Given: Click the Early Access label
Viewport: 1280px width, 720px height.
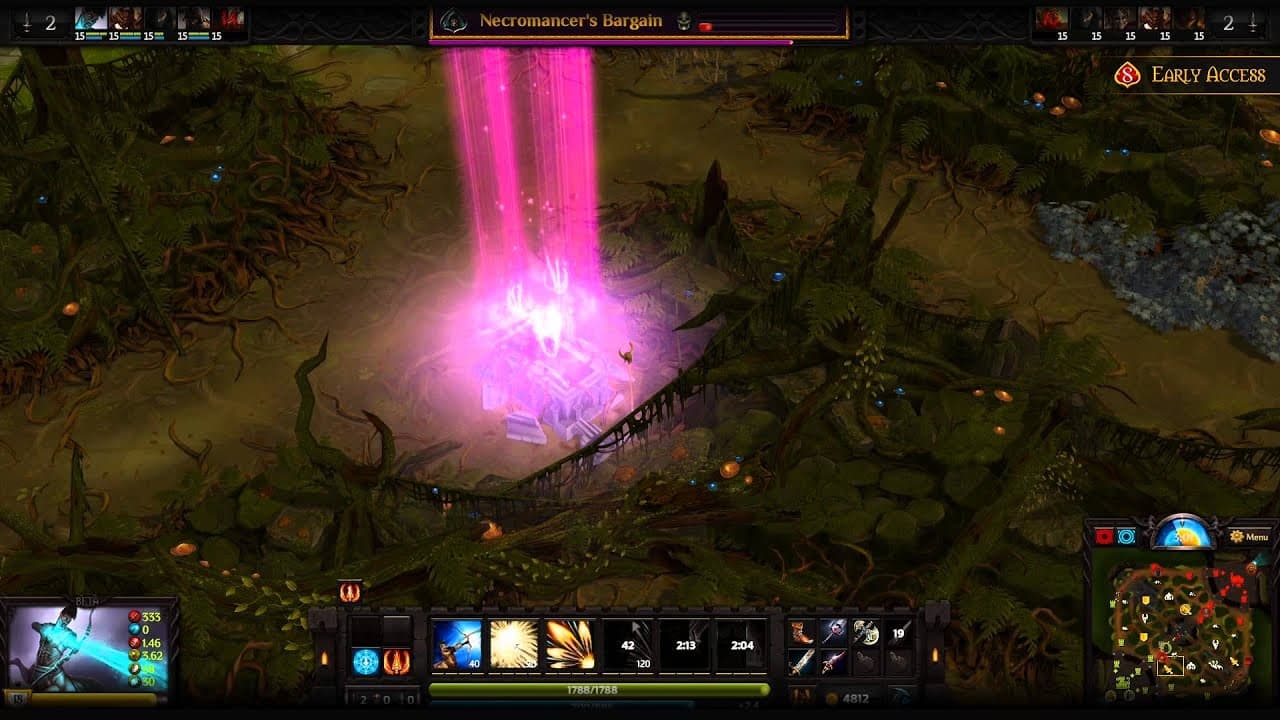Looking at the screenshot, I should pos(1208,74).
